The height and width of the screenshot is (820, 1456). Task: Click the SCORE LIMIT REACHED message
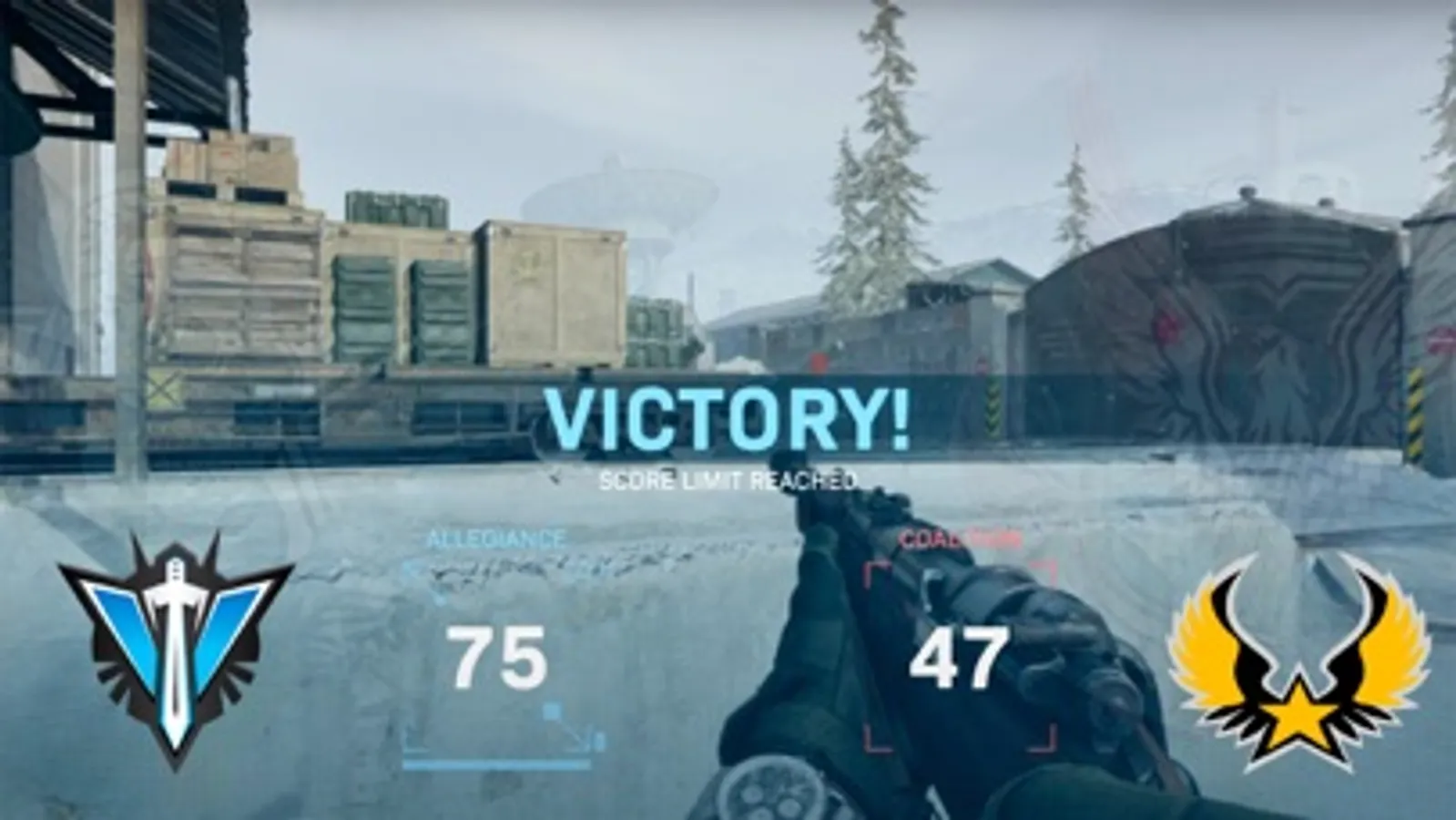728,477
